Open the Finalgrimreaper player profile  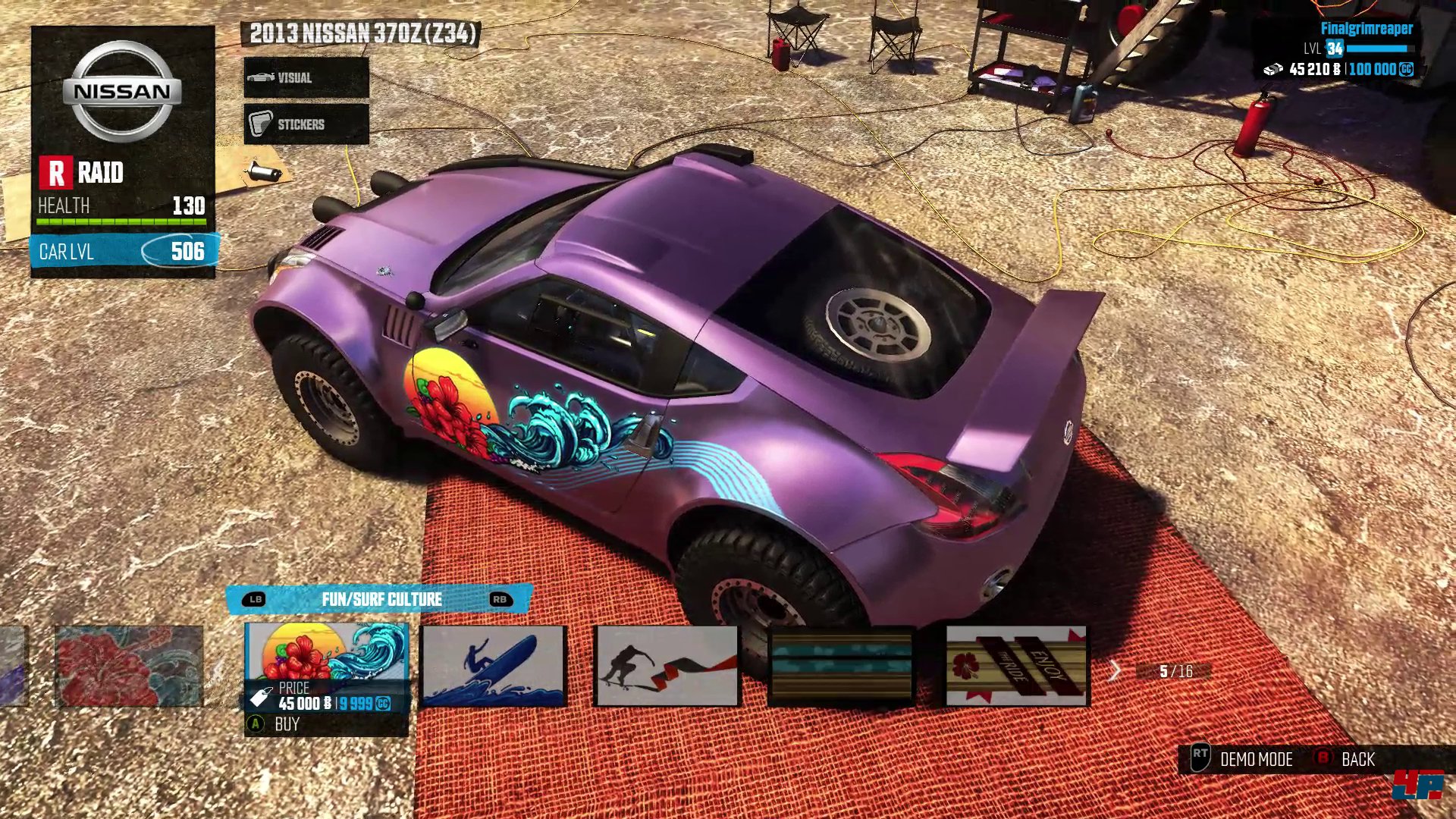tap(1366, 29)
